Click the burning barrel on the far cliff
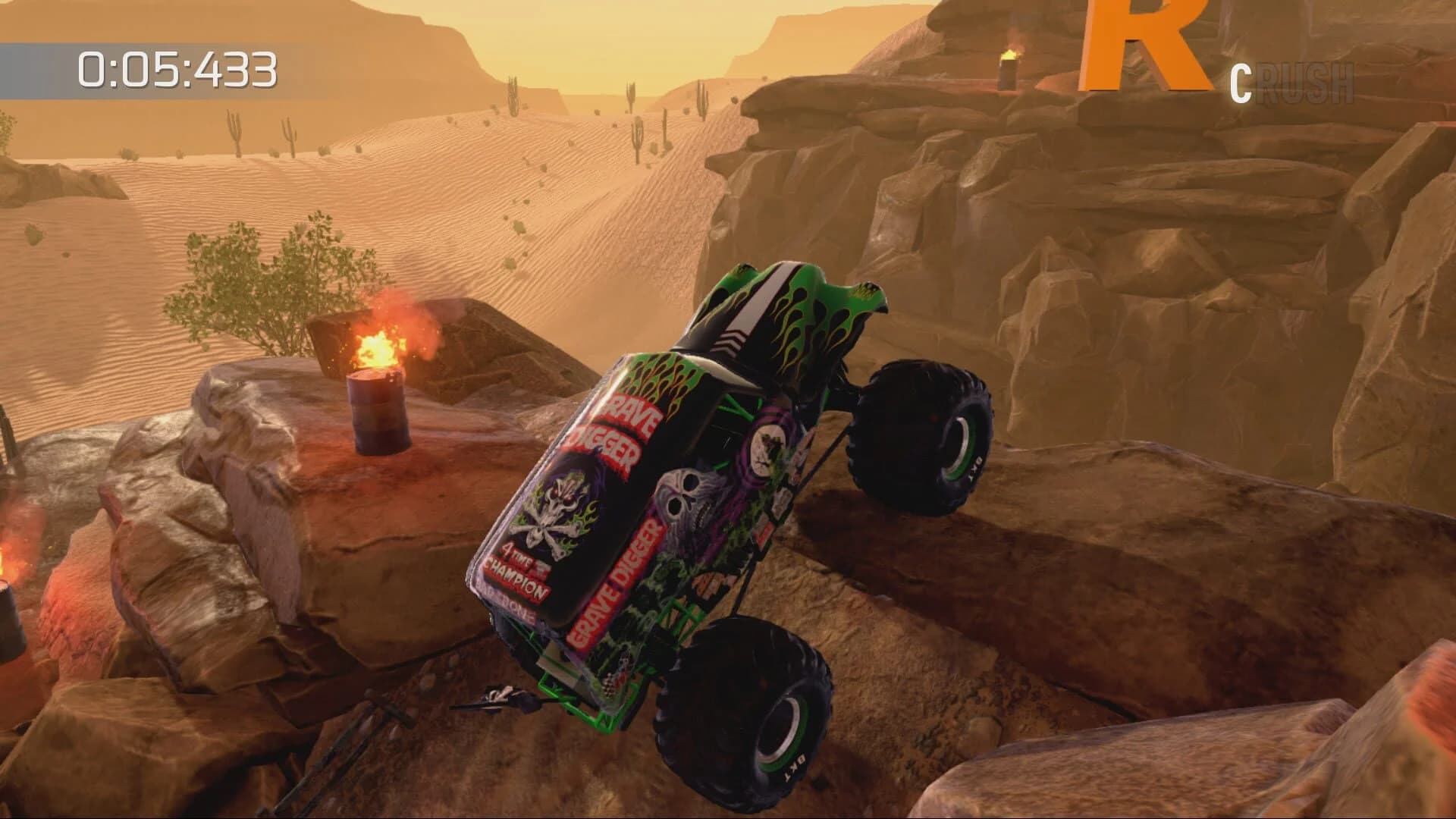Screen dimensions: 1456x819 (1007, 72)
